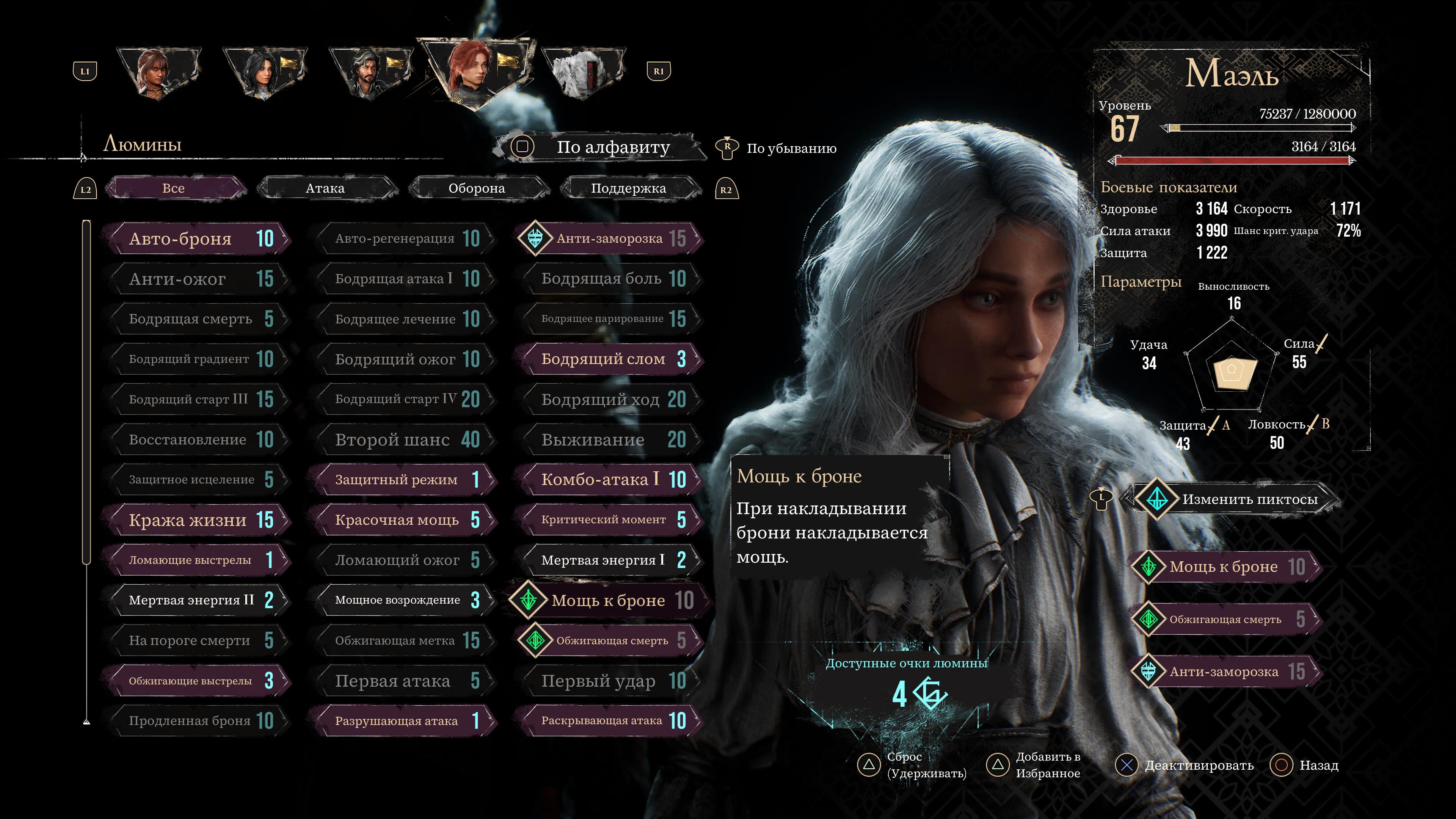Open the Оборона category tab
1456x819 pixels.
coord(477,188)
